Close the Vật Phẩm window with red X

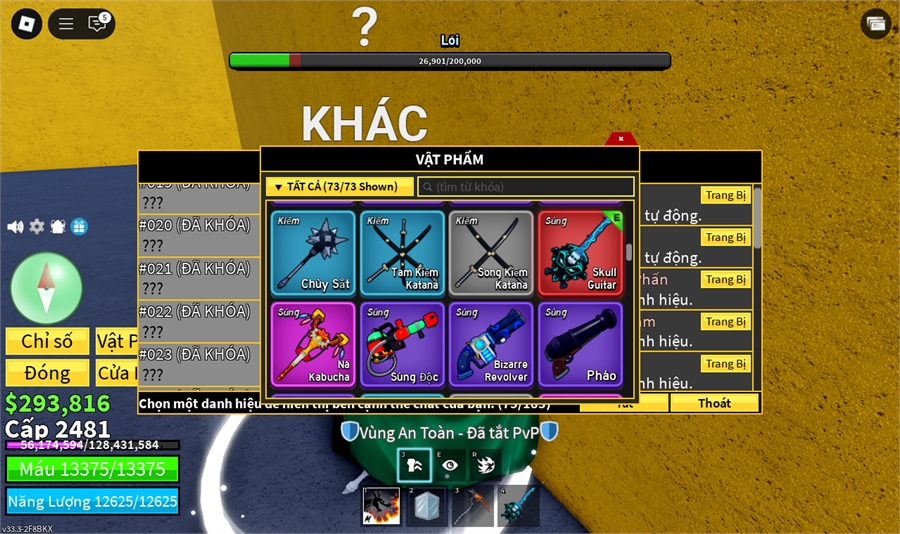tap(621, 139)
